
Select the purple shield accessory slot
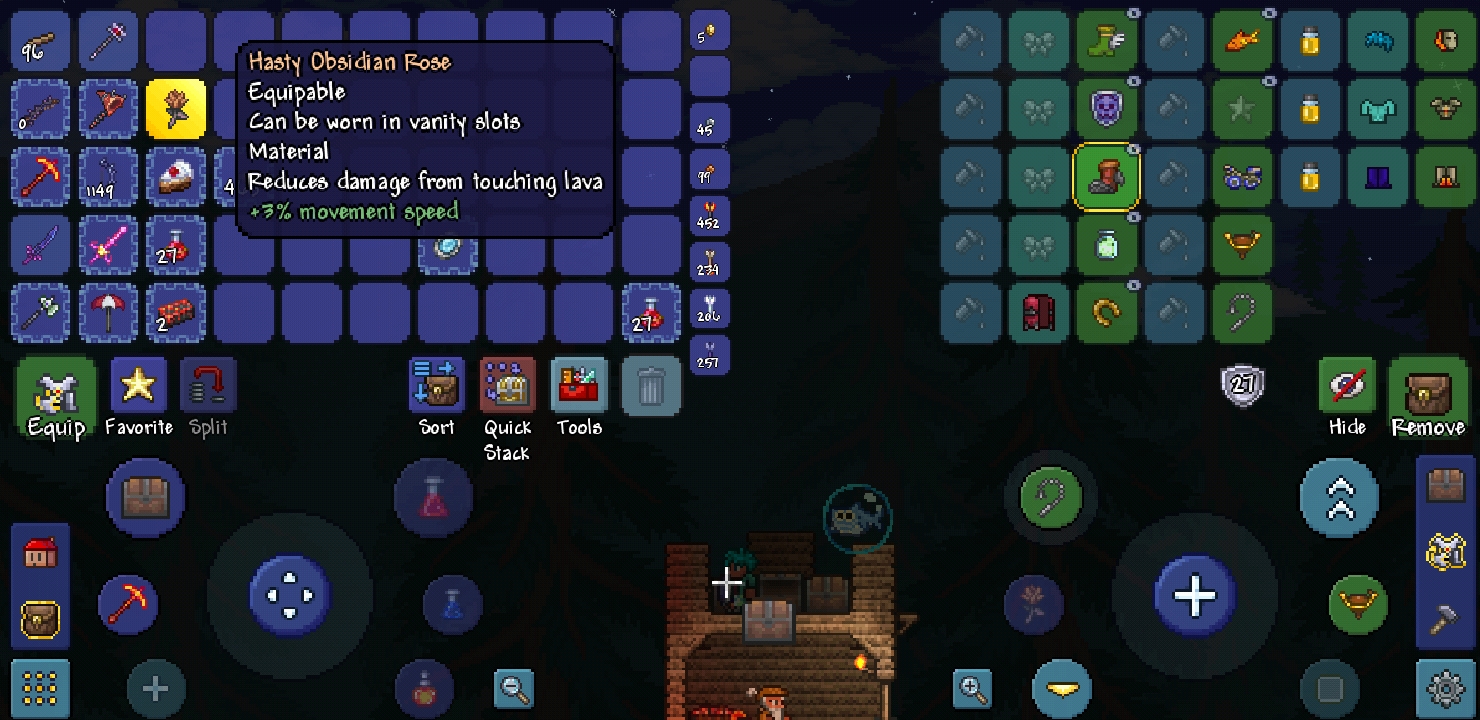1107,108
